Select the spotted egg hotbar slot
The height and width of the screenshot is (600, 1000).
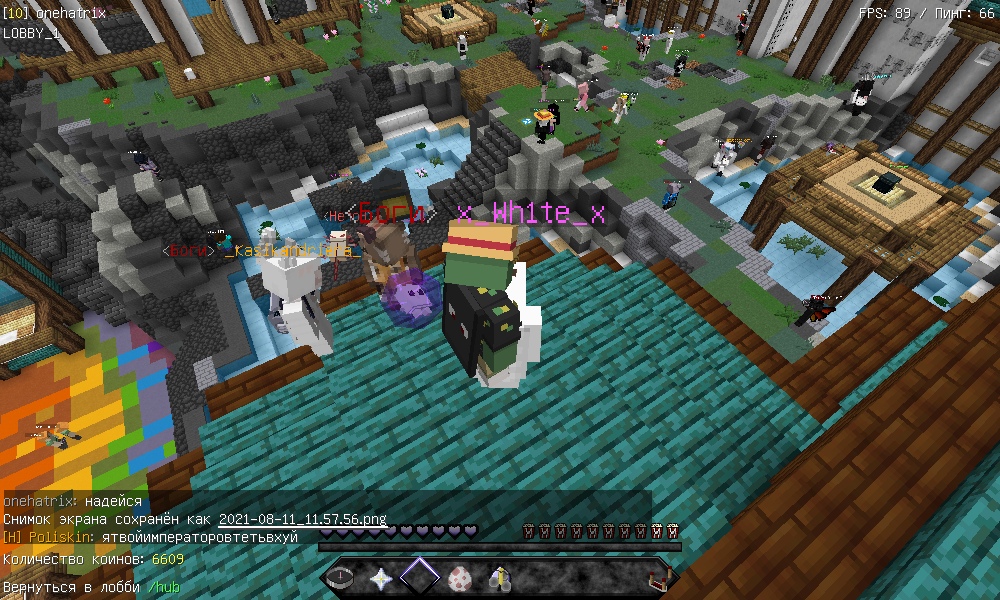pos(461,578)
